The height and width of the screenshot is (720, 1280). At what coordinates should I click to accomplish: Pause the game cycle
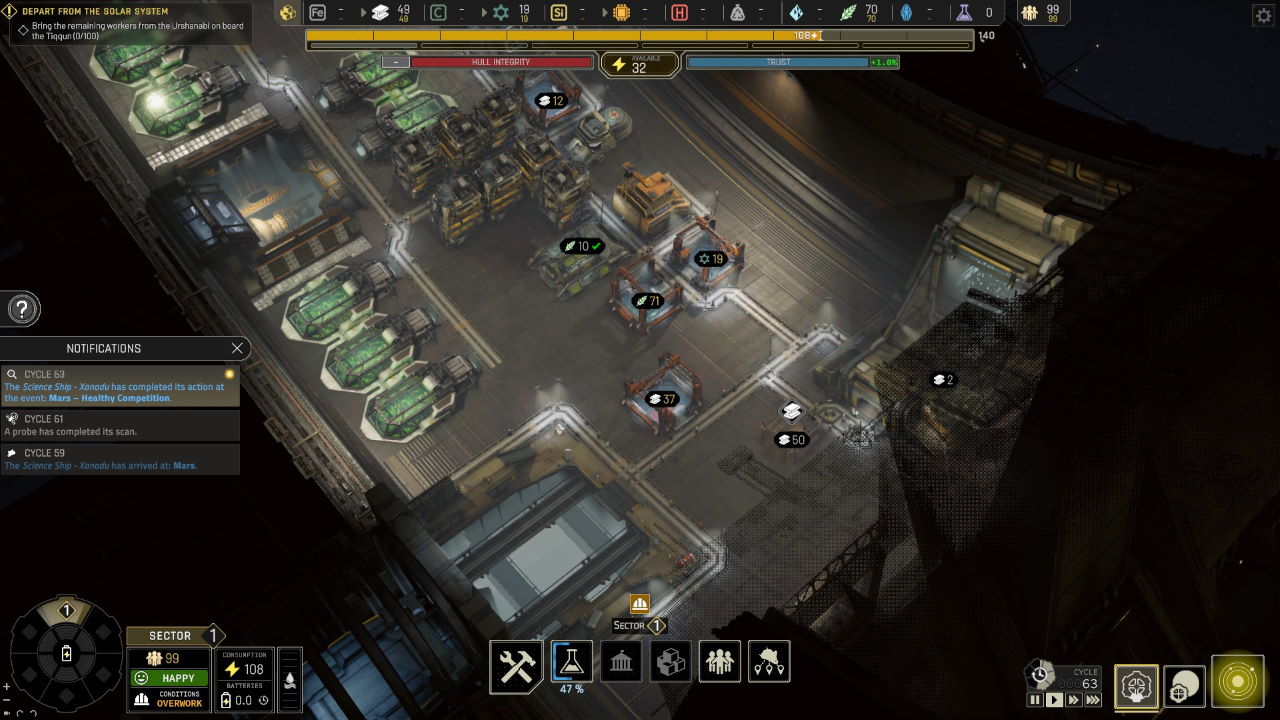pyautogui.click(x=1035, y=700)
